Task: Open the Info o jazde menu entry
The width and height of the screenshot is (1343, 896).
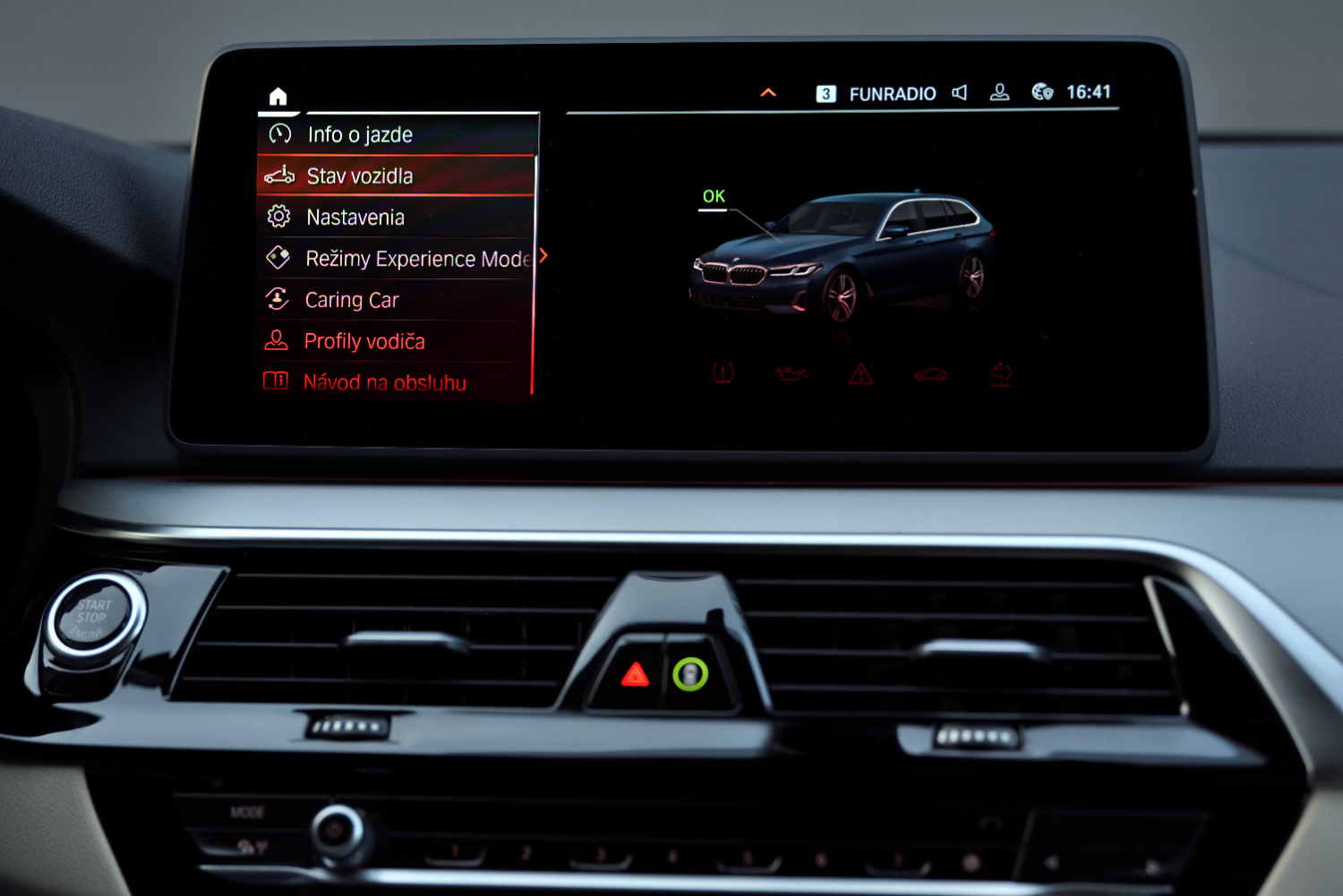Action: (360, 135)
